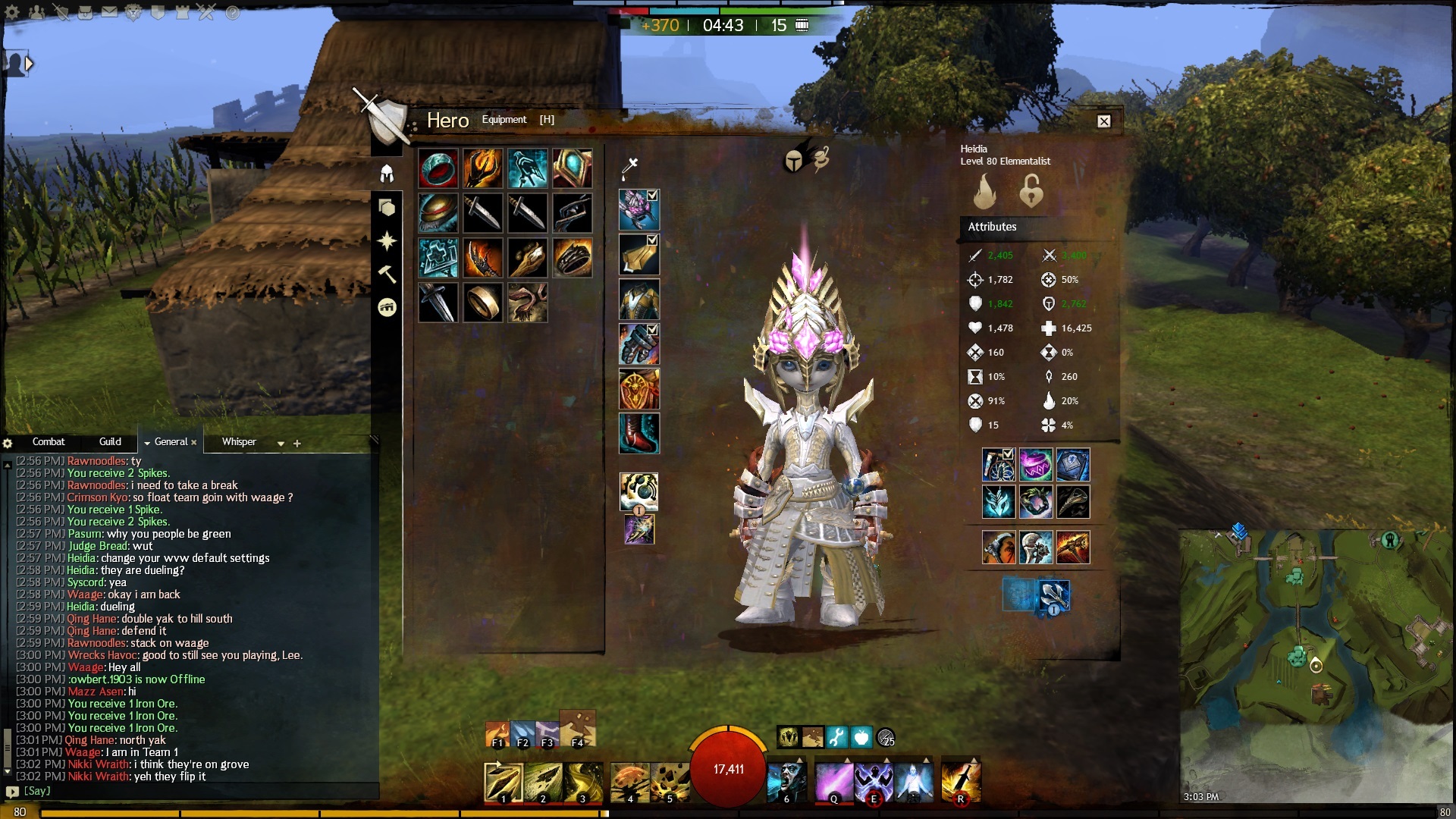Activate the elite skill on R
The width and height of the screenshot is (1456, 819).
[960, 782]
